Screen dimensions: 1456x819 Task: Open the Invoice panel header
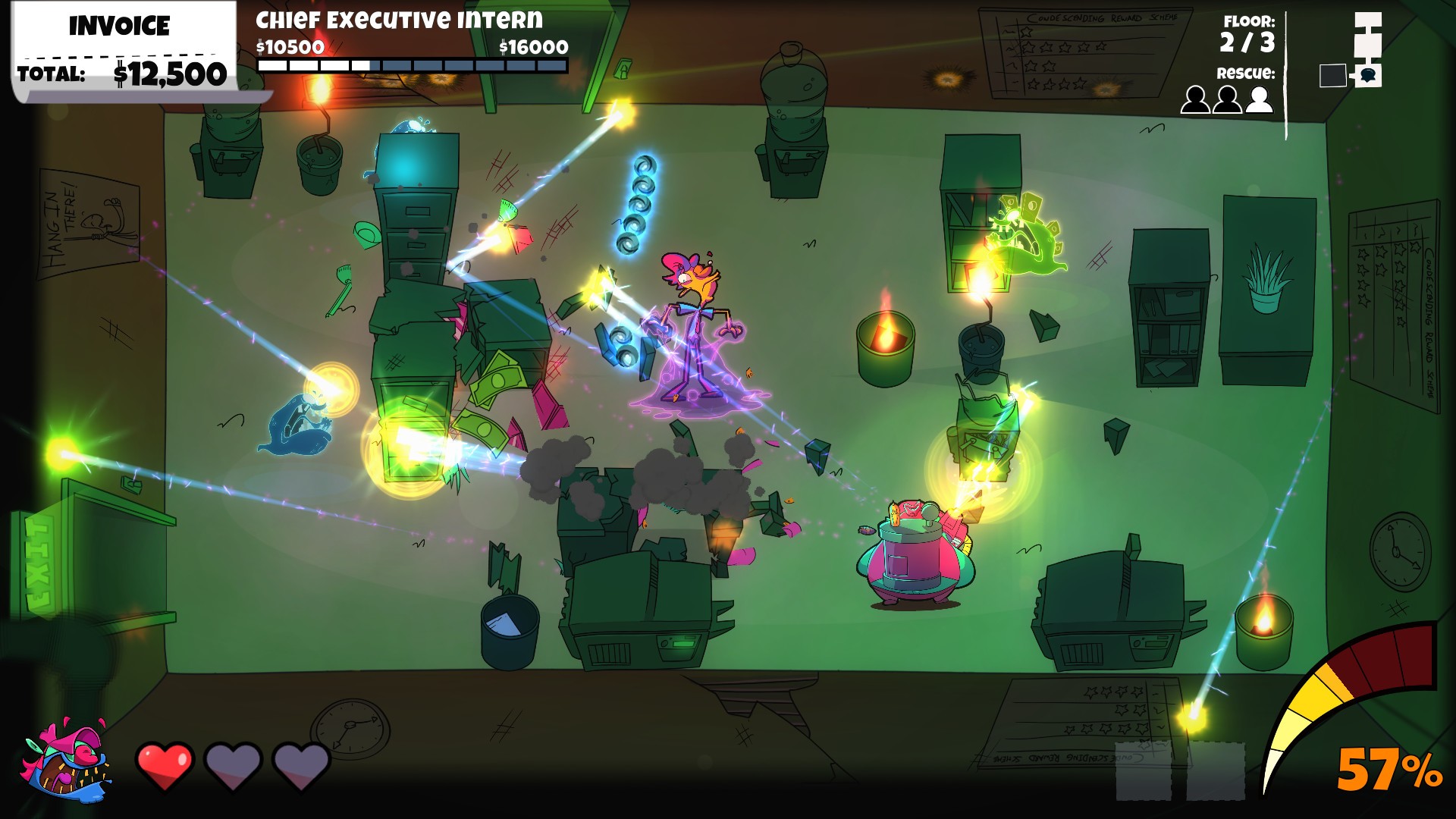(119, 26)
